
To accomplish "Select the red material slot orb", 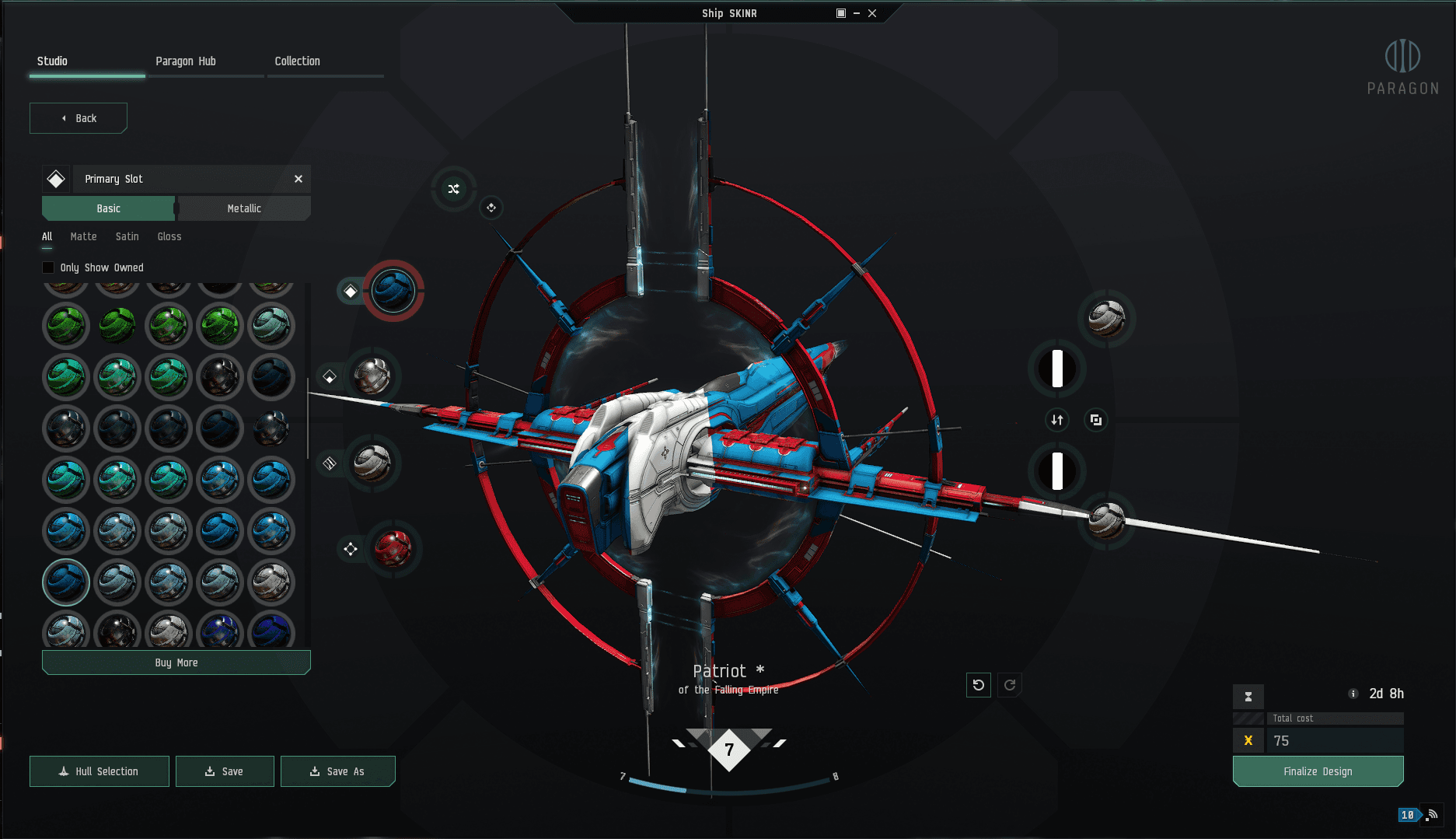I will [x=393, y=549].
